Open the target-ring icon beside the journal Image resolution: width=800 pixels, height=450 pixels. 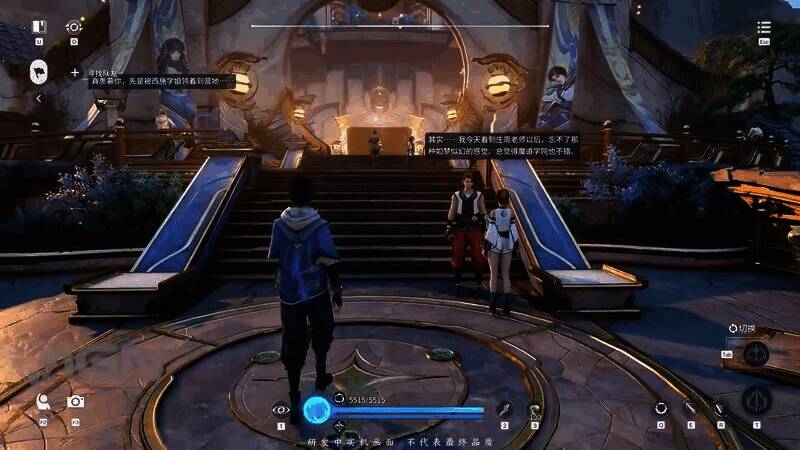73,27
